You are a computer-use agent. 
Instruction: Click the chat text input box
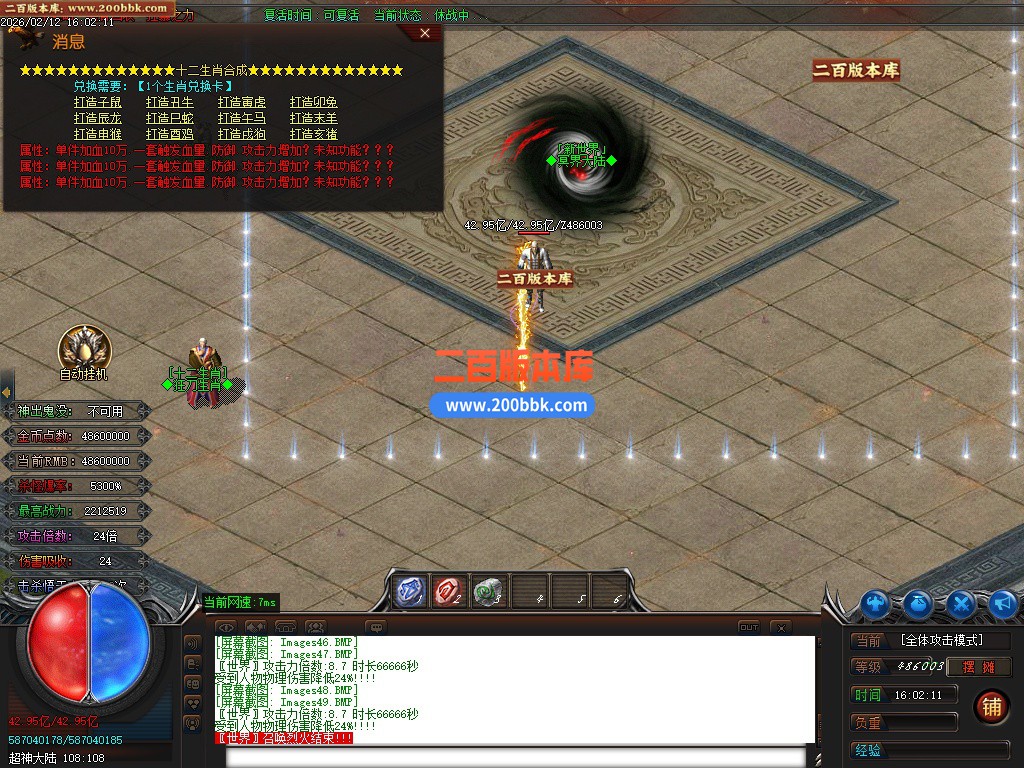pos(520,757)
